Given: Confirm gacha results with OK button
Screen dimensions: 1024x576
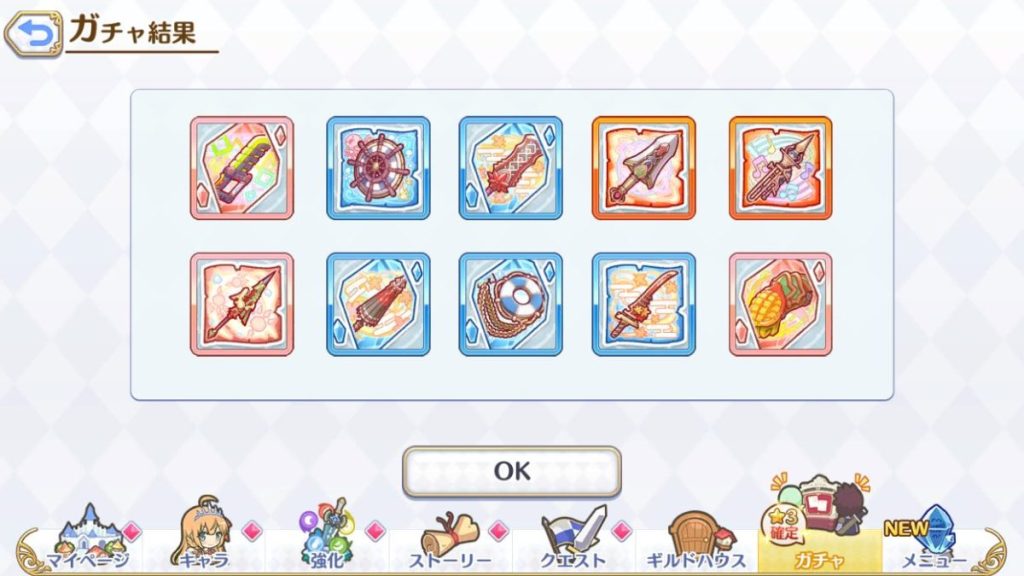Looking at the screenshot, I should (x=511, y=471).
